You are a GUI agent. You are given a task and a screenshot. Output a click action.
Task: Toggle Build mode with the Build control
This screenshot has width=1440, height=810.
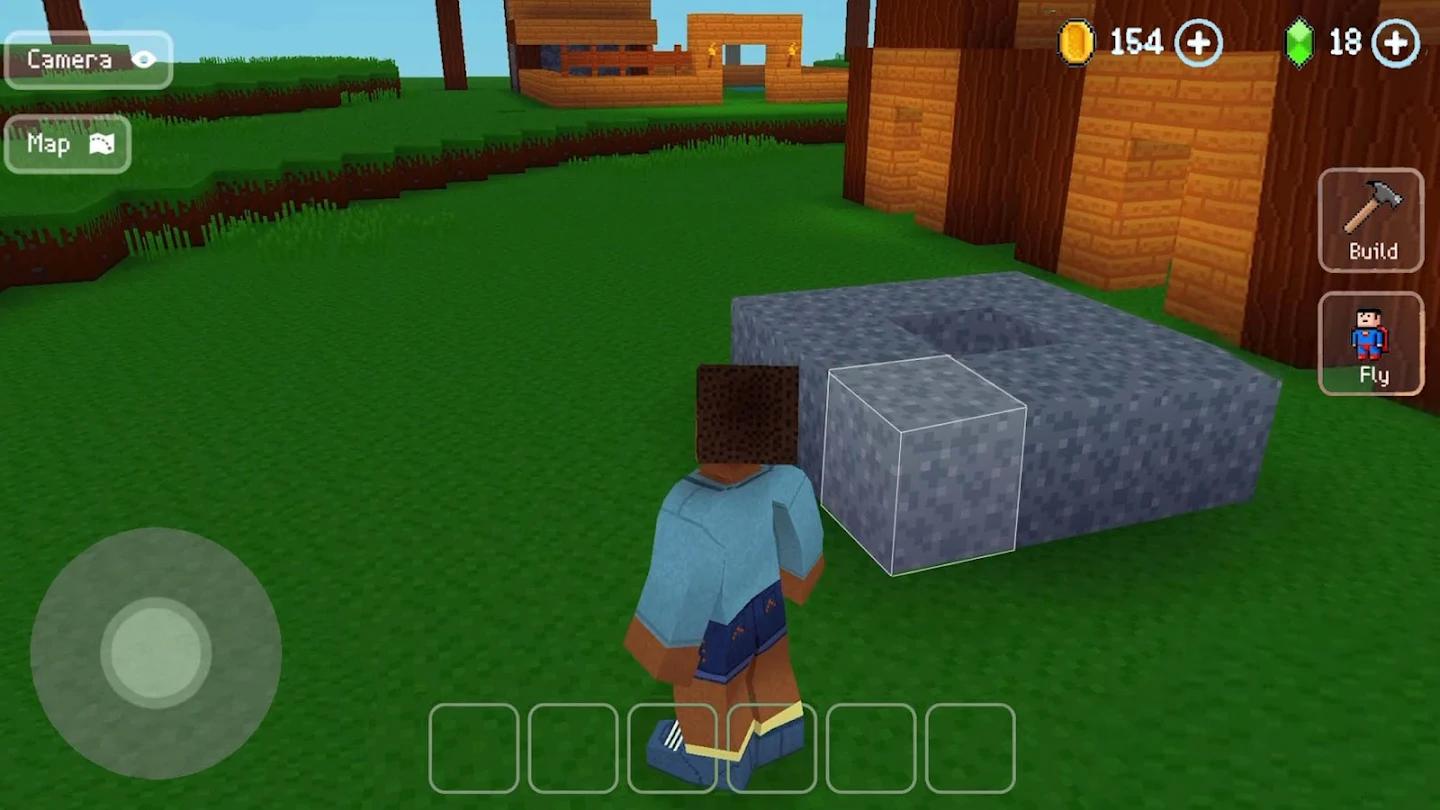pos(1370,220)
